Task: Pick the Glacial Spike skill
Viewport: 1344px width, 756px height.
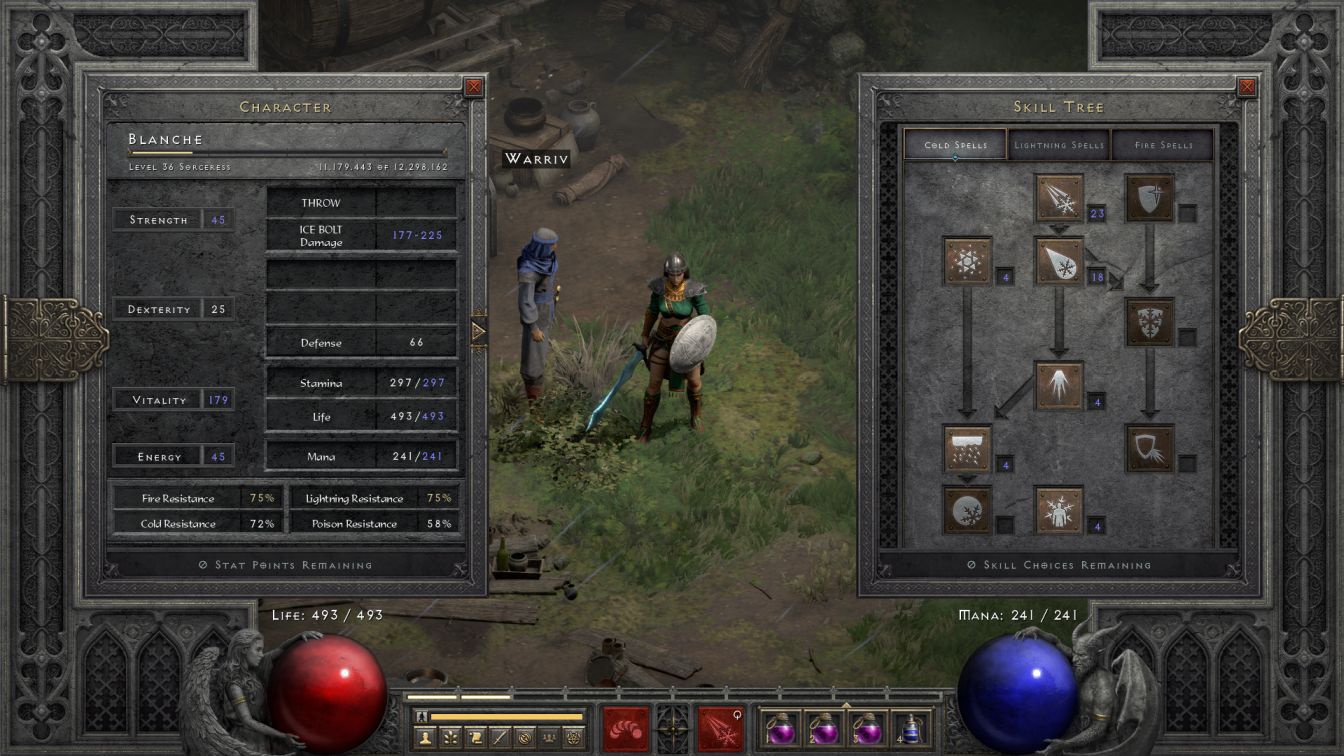Action: (x=1059, y=386)
